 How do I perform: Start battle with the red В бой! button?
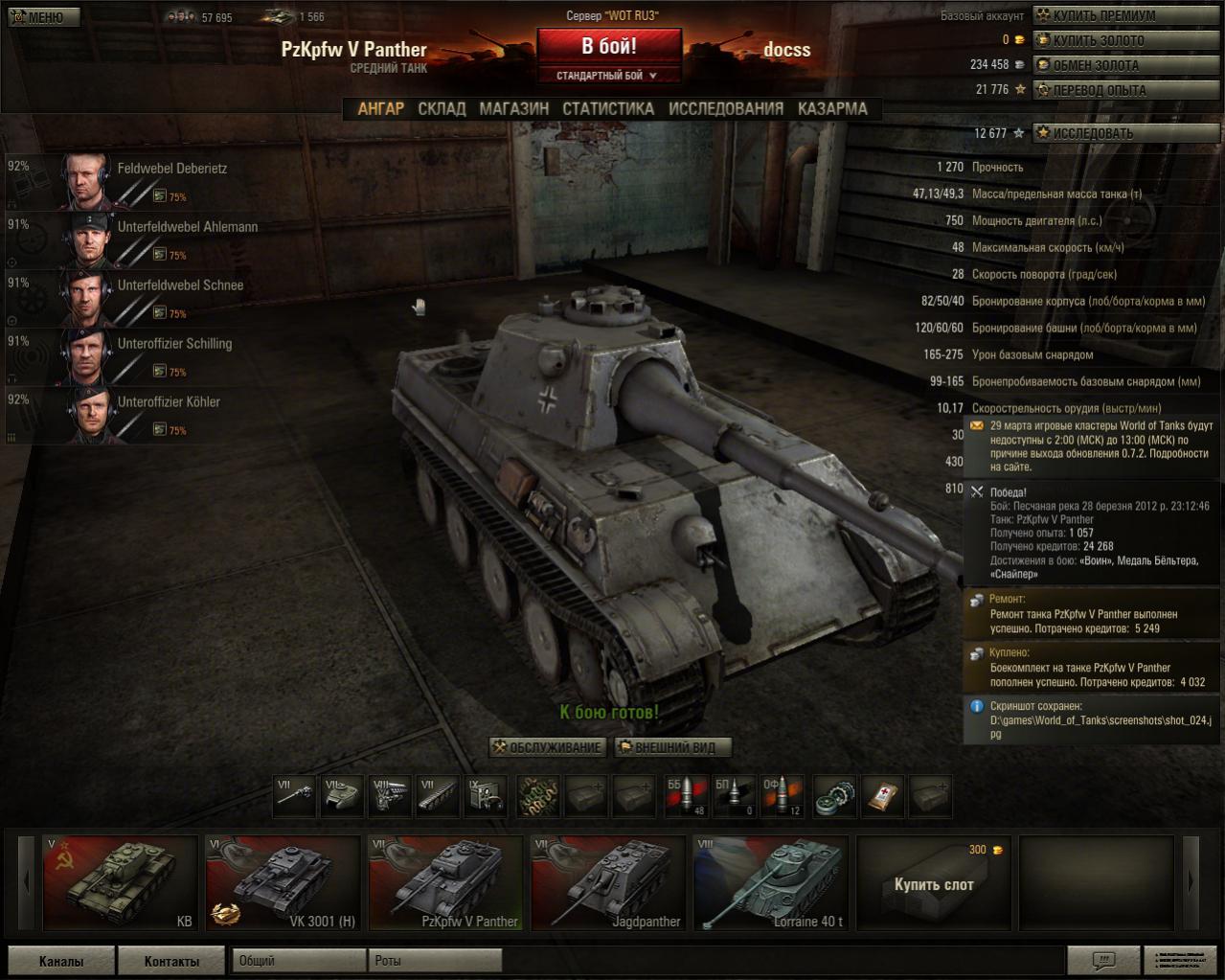click(609, 46)
